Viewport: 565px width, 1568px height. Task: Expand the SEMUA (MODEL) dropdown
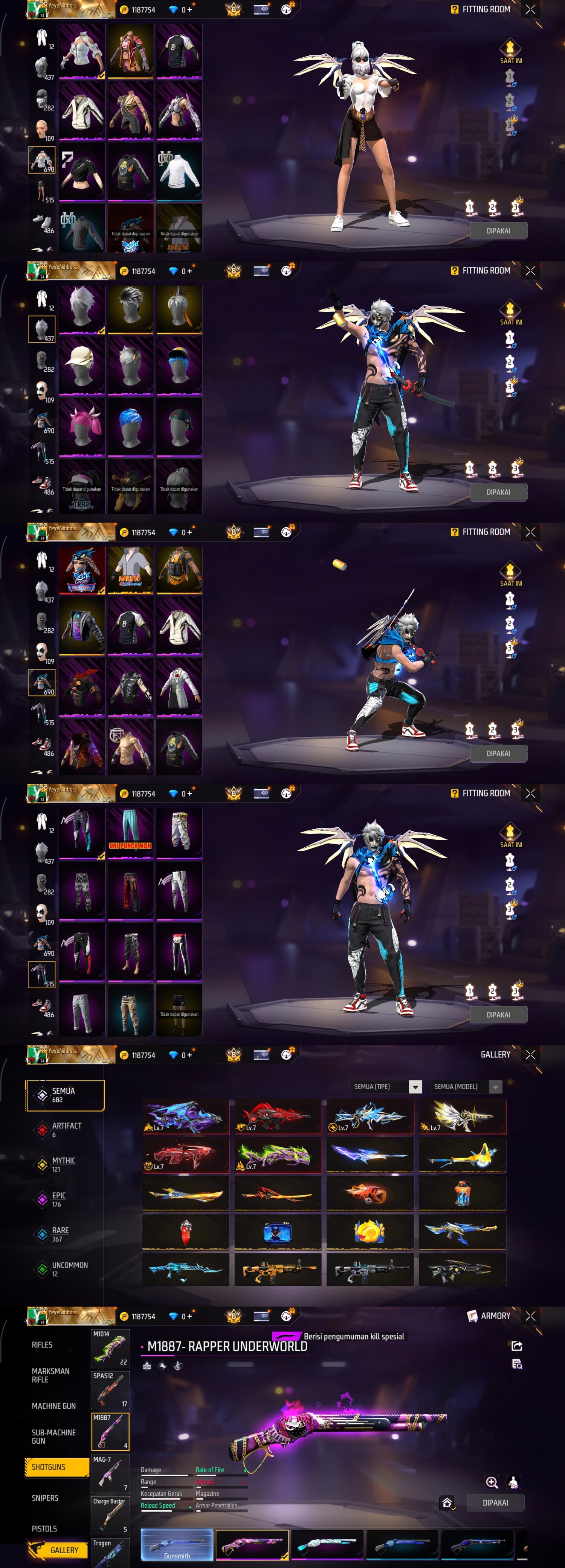[466, 1087]
